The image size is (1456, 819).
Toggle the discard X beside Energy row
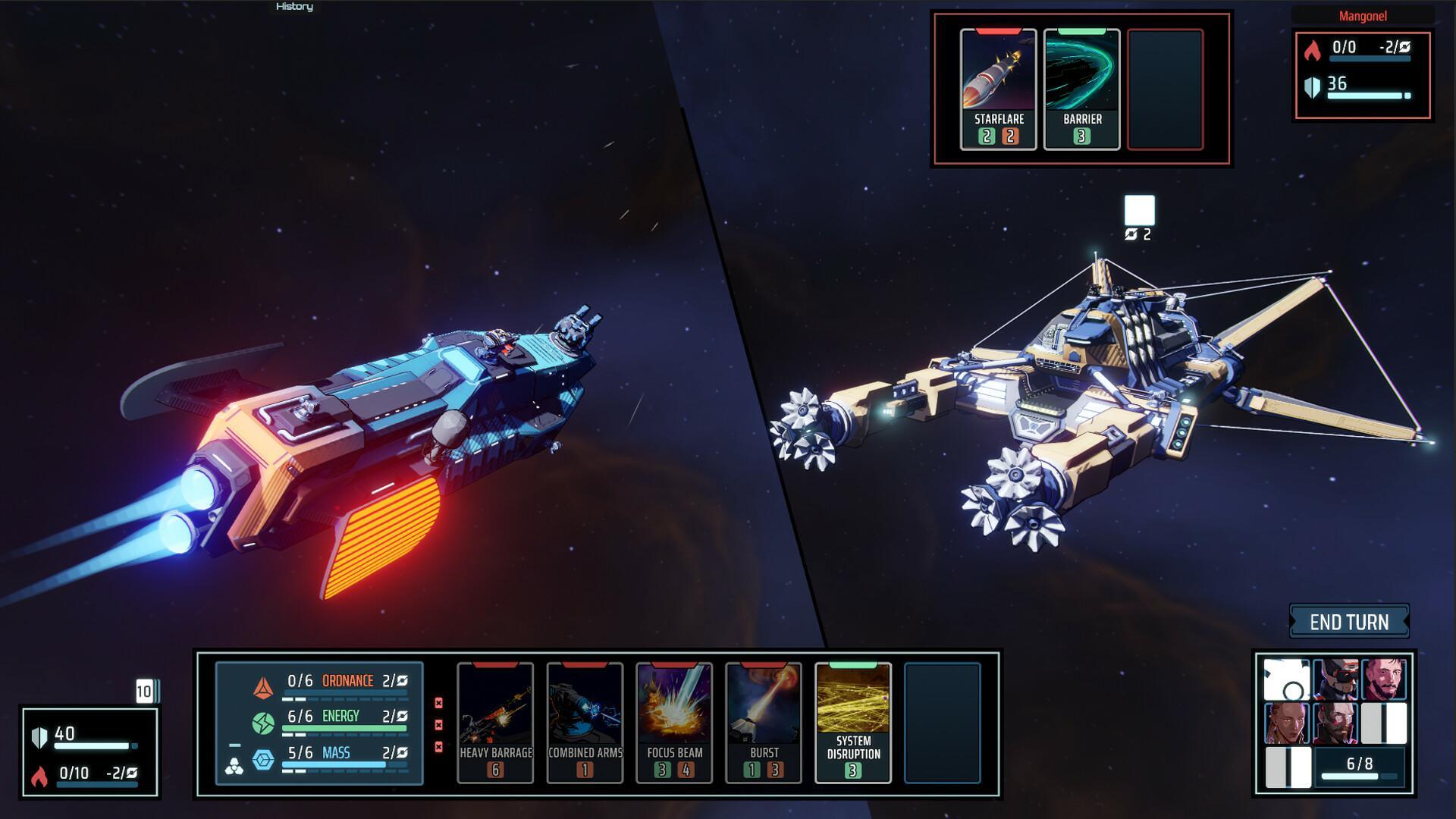(438, 724)
